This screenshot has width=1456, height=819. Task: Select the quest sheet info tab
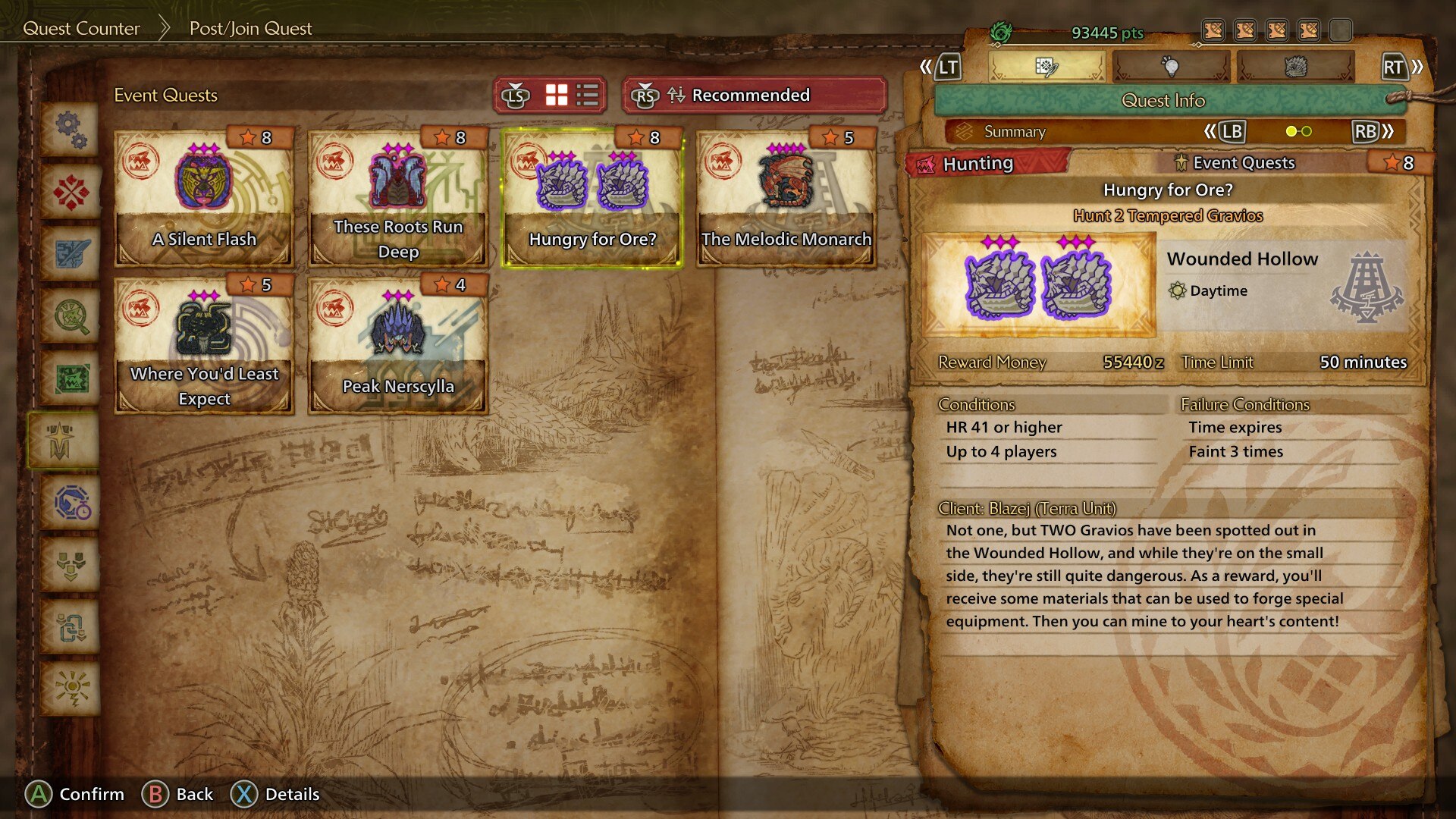pyautogui.click(x=1046, y=67)
